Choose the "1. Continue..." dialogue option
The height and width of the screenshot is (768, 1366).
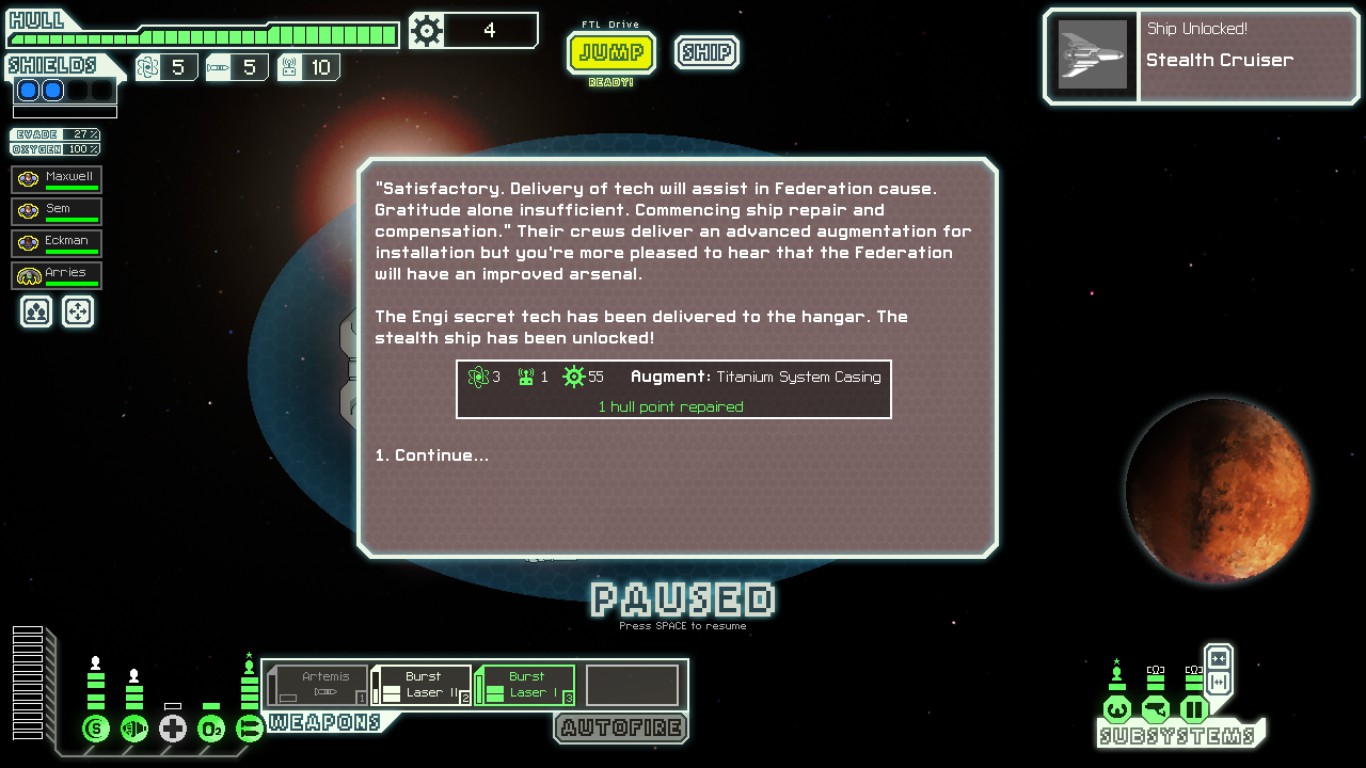coord(432,456)
